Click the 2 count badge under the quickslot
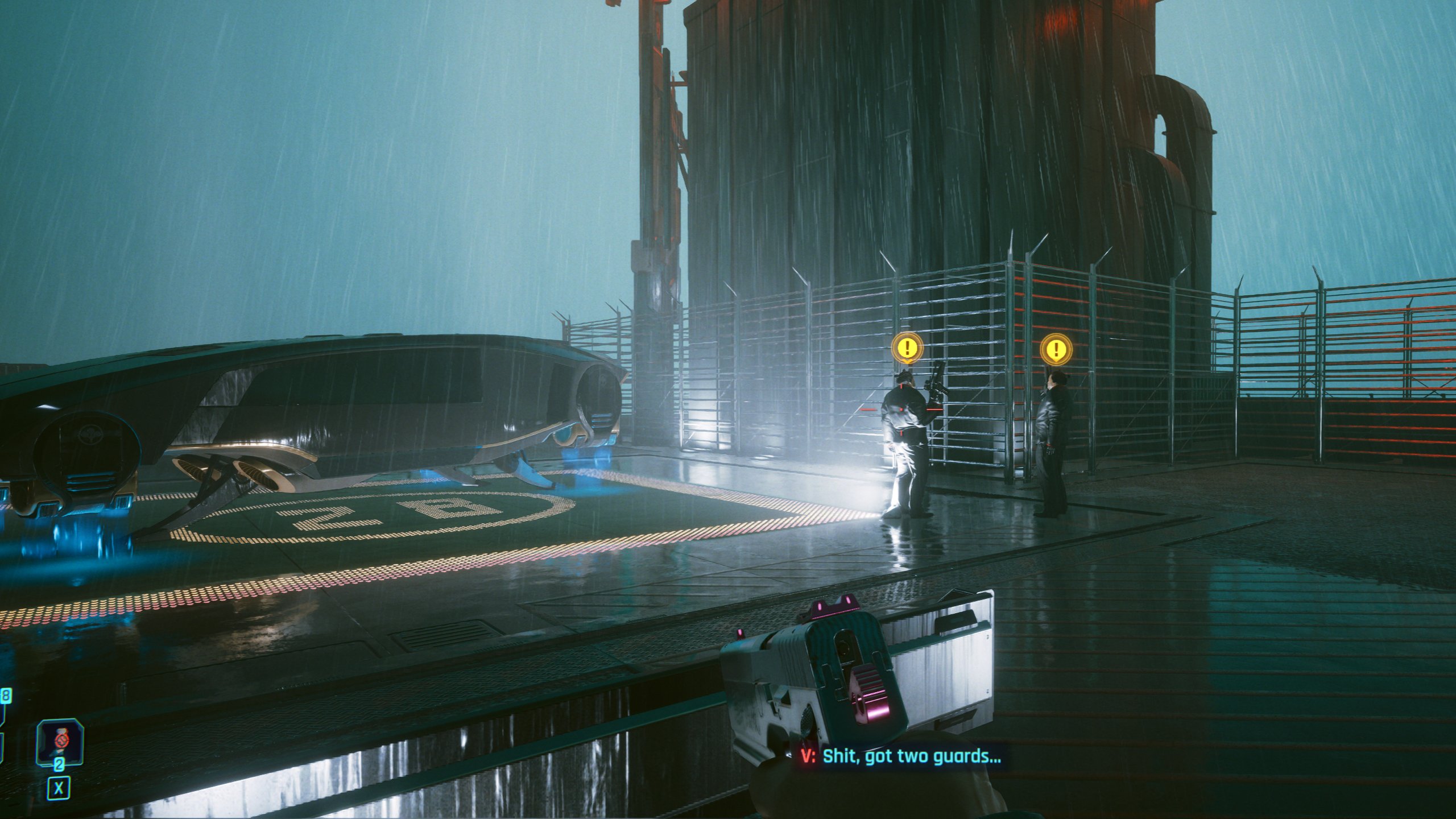Image resolution: width=1456 pixels, height=819 pixels. click(x=59, y=766)
